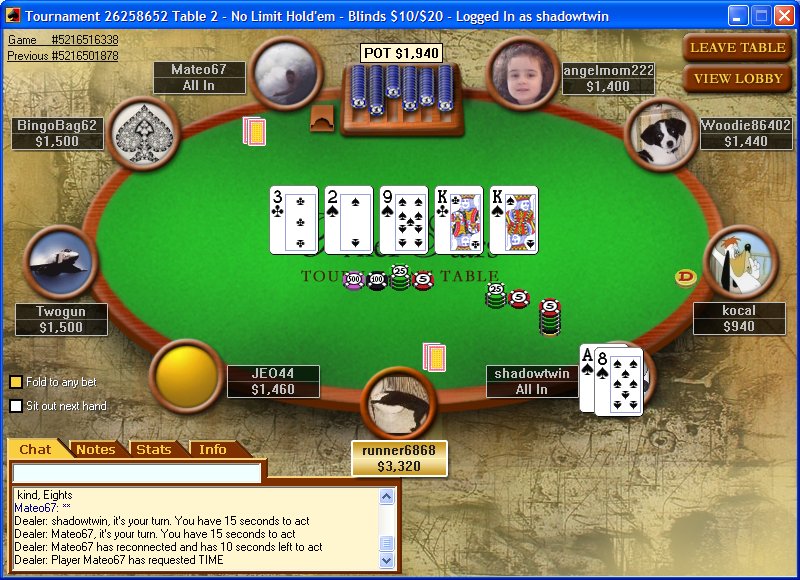Close the poker window
Screen dimensions: 800x580
click(x=783, y=16)
